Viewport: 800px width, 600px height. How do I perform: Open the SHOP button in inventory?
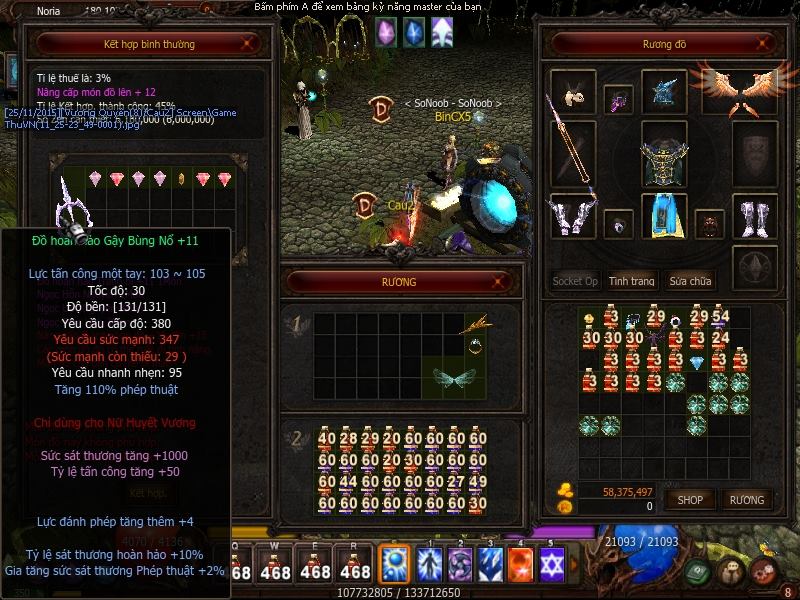click(690, 499)
